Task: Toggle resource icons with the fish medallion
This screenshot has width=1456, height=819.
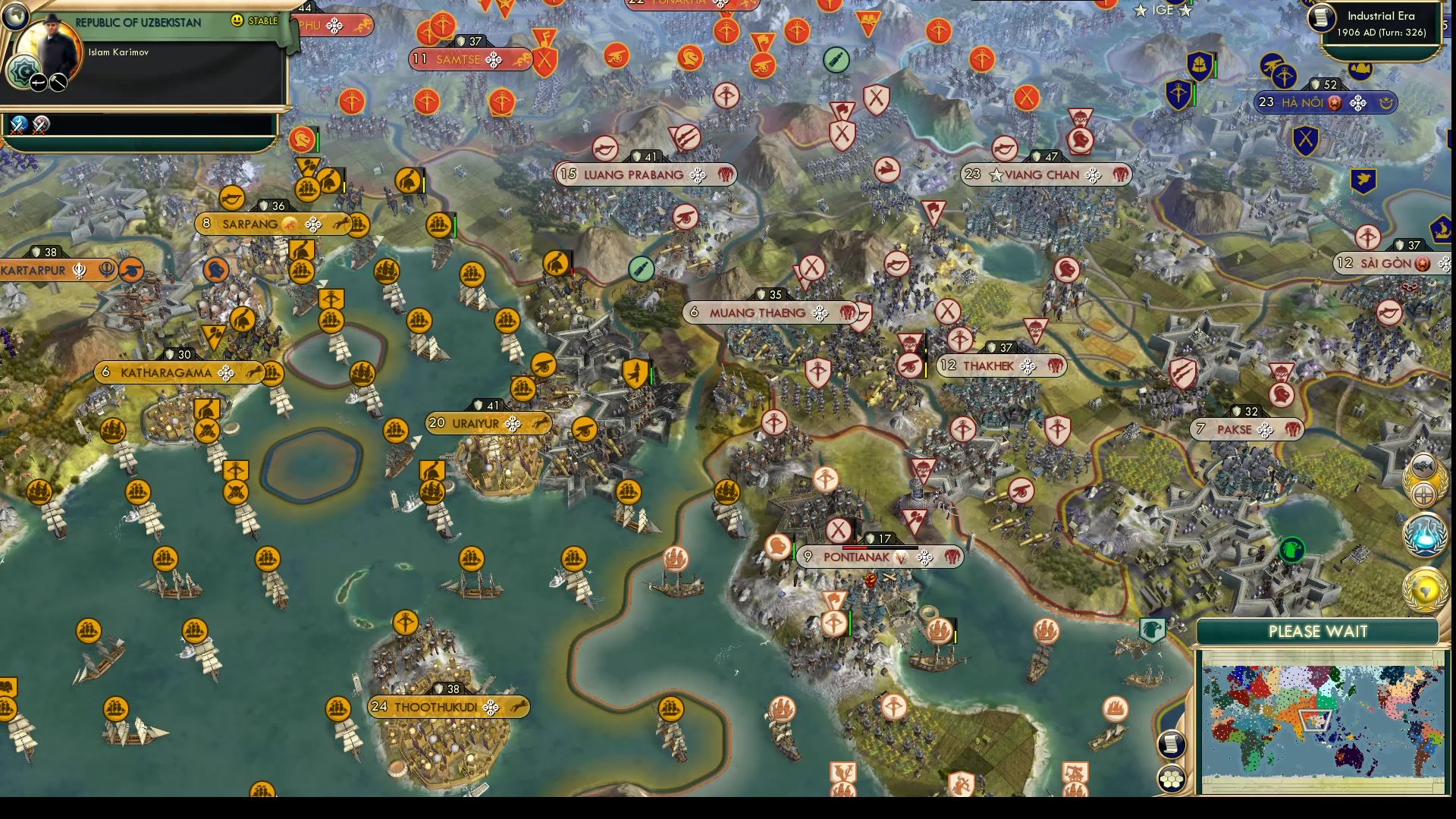Action: (1423, 466)
